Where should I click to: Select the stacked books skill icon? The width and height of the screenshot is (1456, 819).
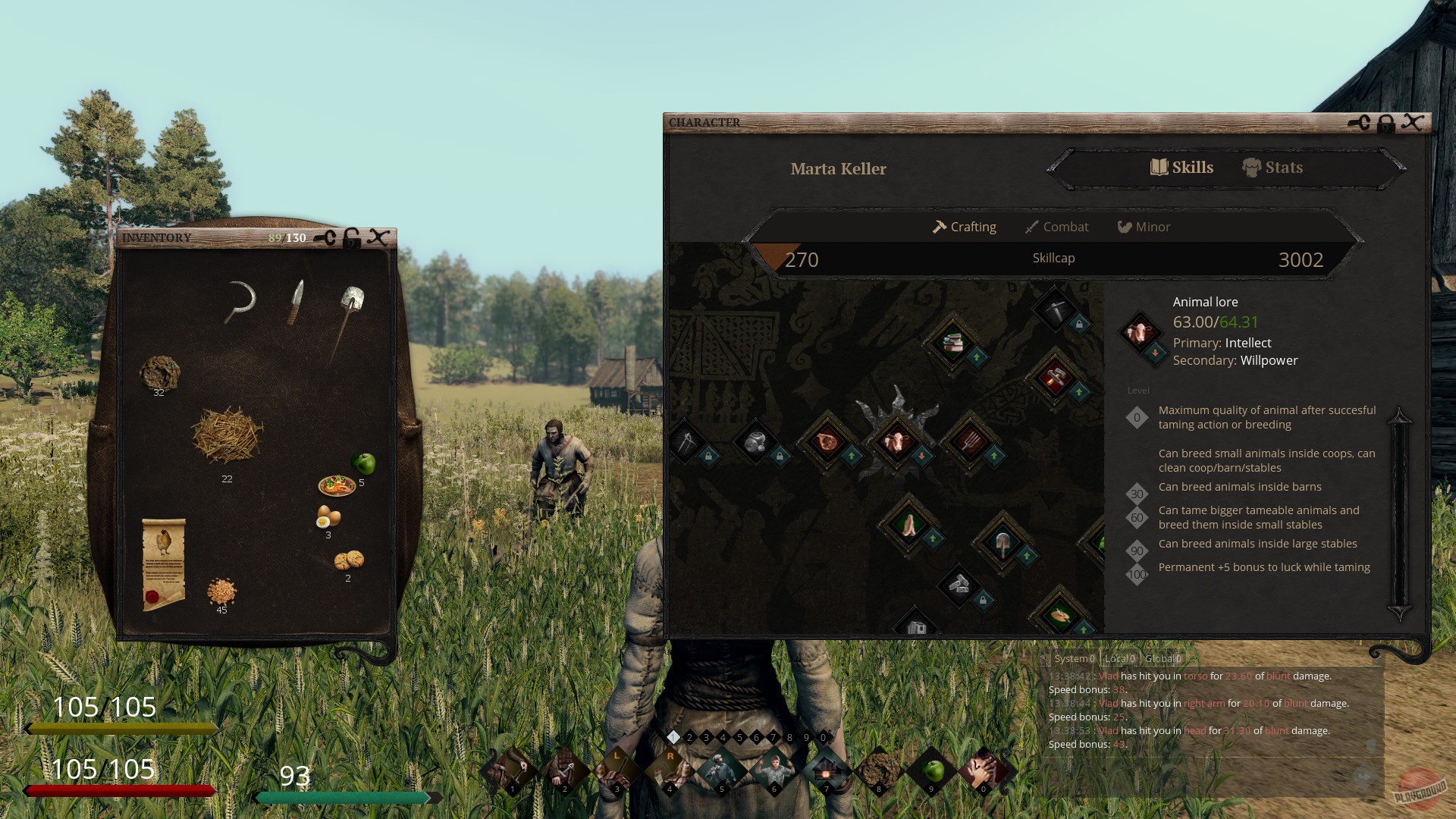pyautogui.click(x=955, y=343)
